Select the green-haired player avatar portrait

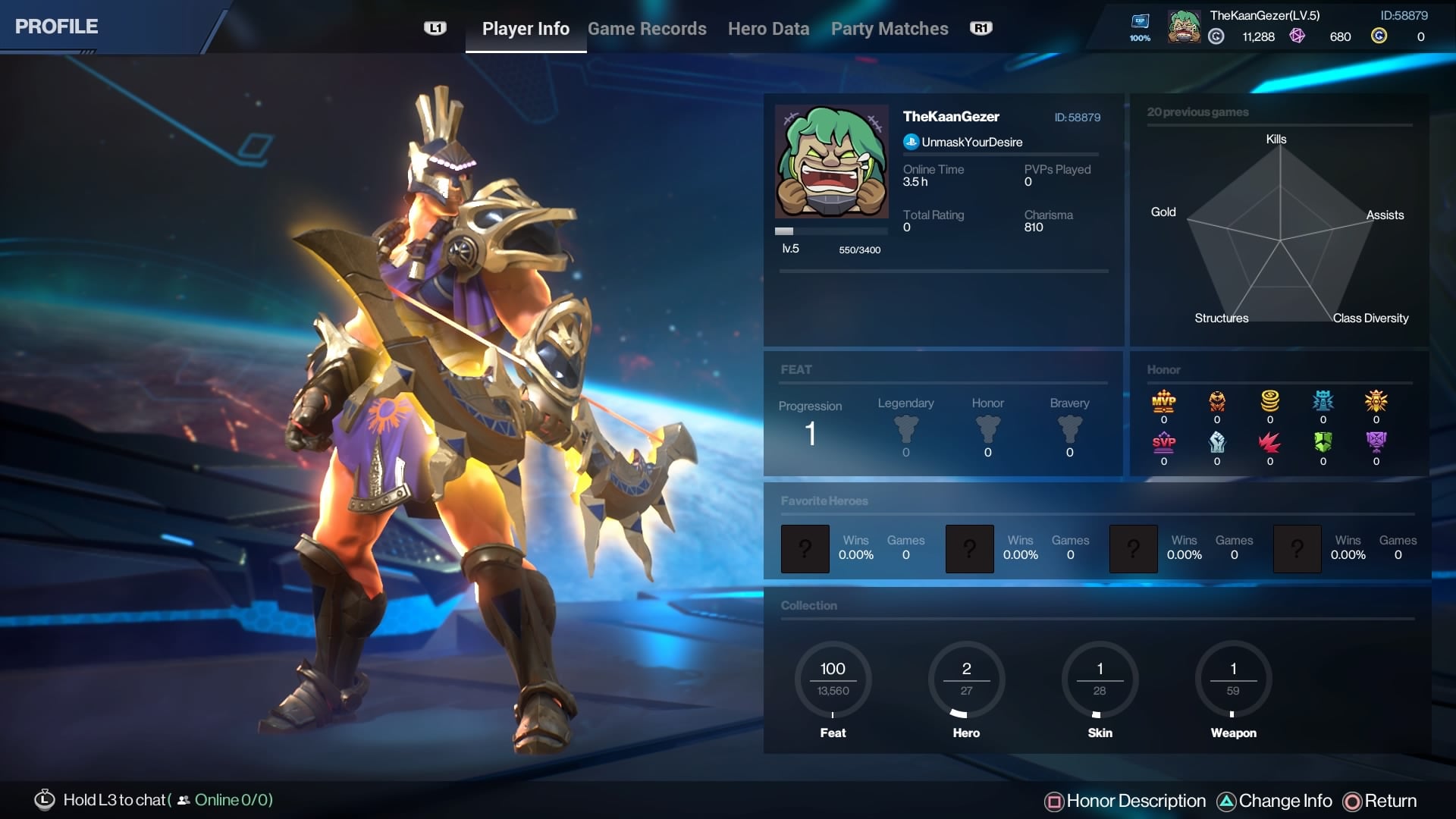(831, 162)
